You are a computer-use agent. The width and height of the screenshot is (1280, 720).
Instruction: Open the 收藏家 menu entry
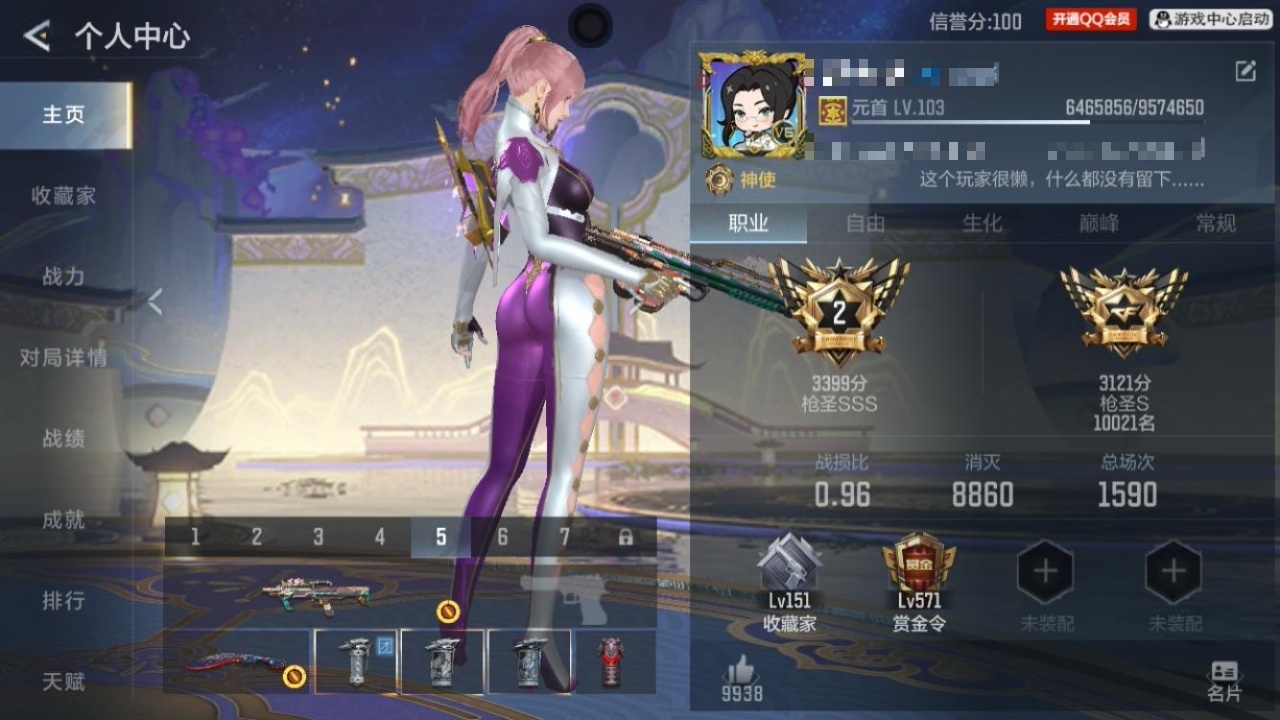tap(63, 196)
